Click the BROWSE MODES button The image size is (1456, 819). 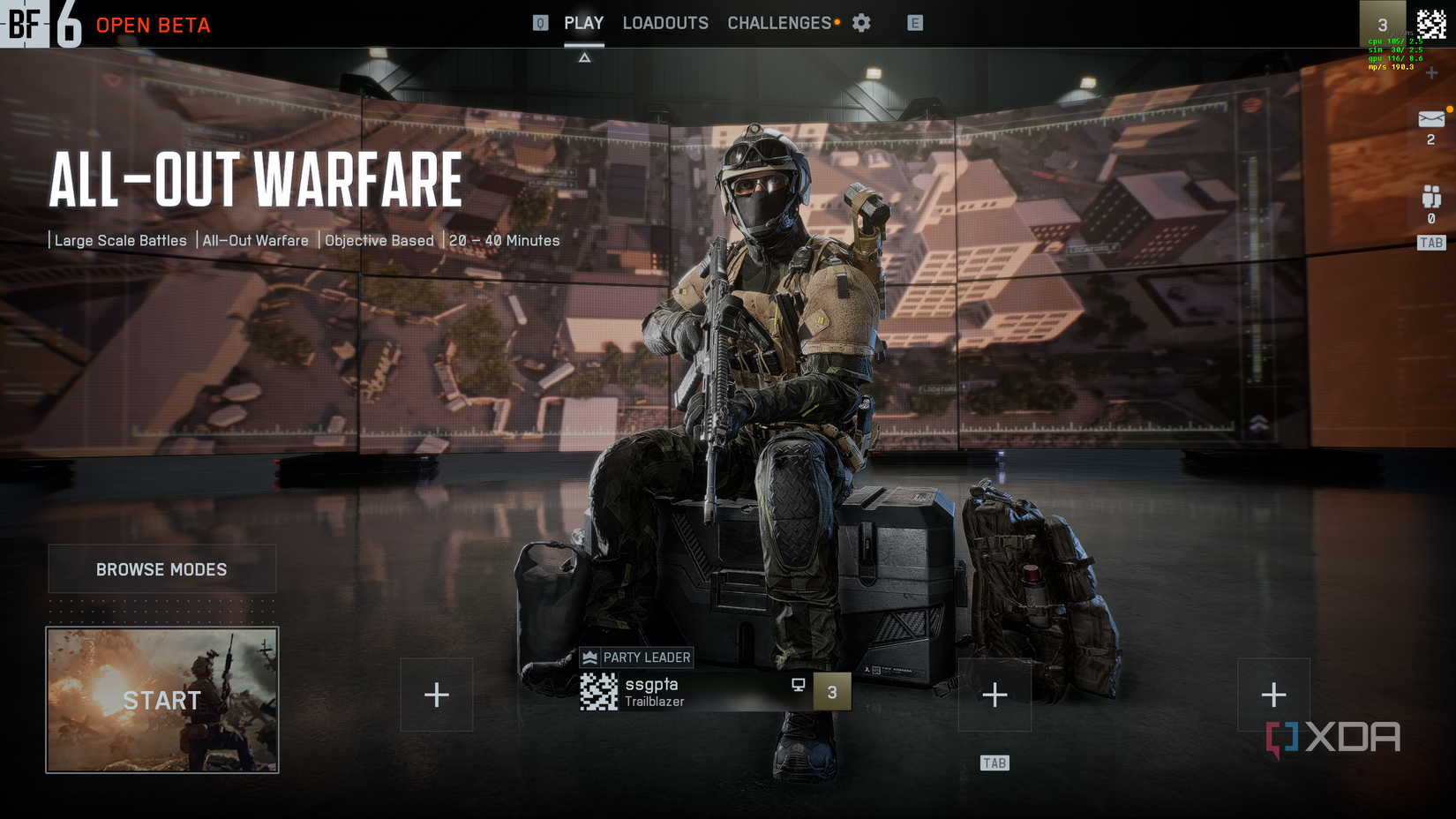[161, 569]
